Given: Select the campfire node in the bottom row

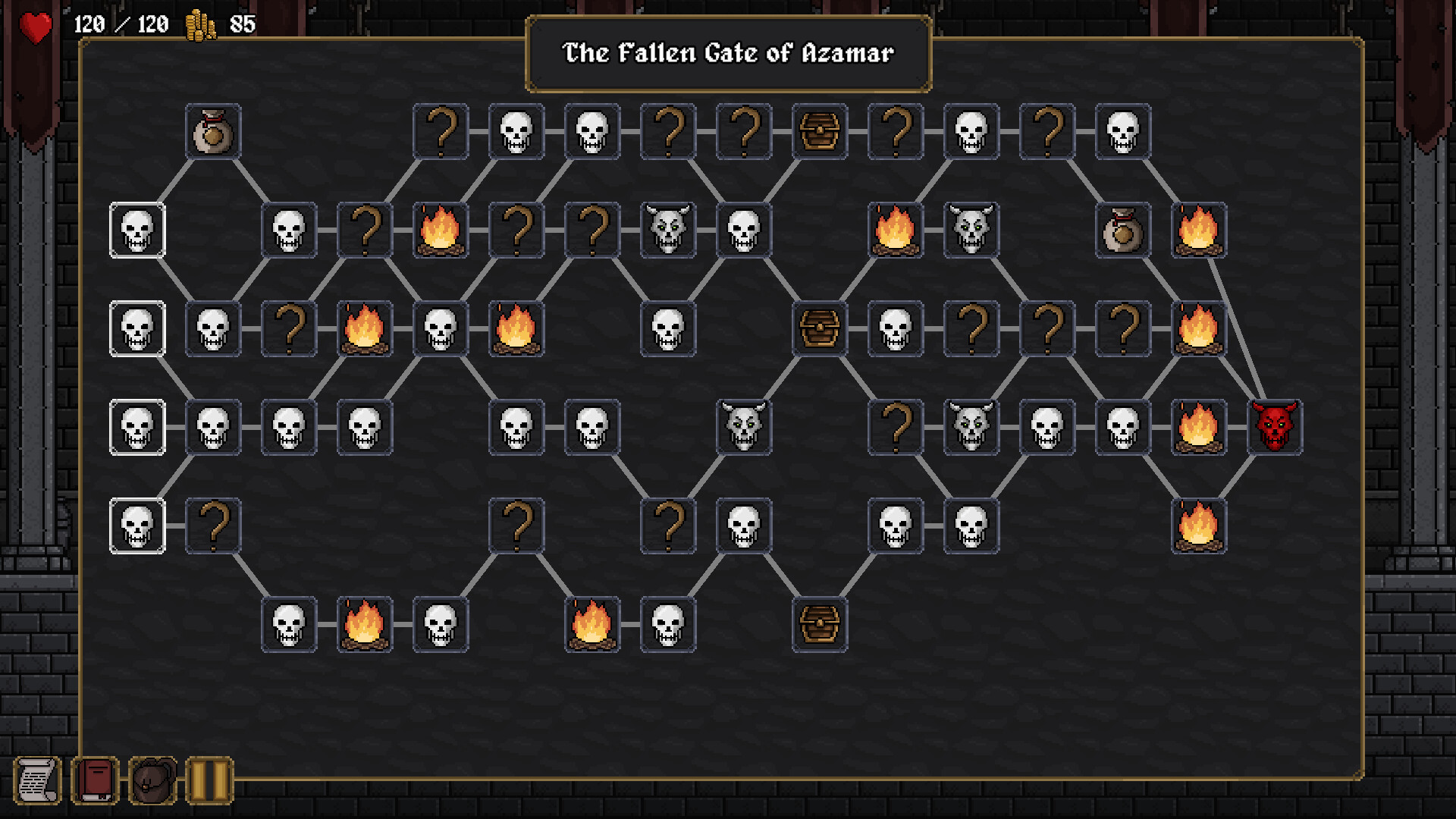Looking at the screenshot, I should coord(365,626).
